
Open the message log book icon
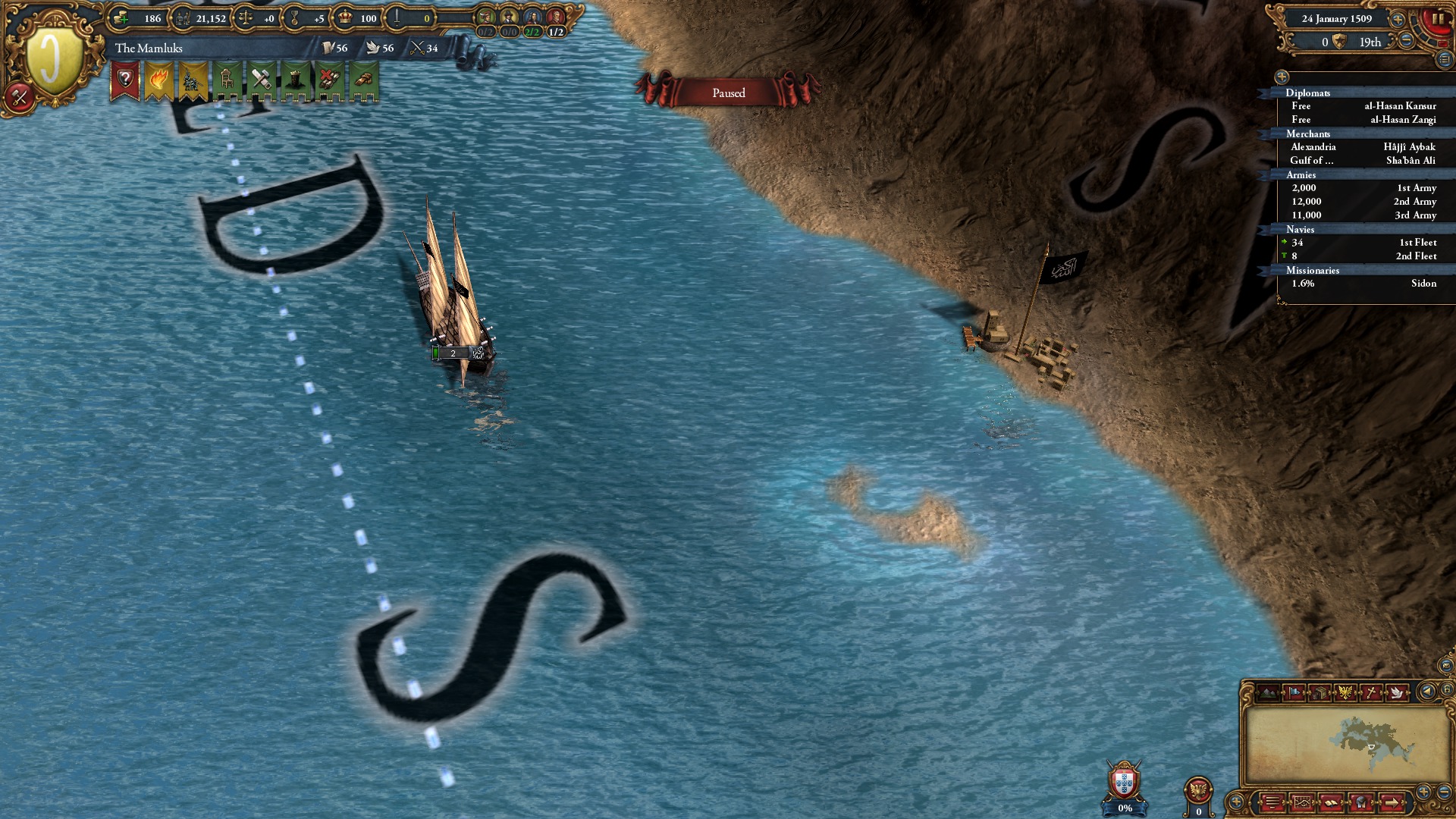(x=1330, y=802)
